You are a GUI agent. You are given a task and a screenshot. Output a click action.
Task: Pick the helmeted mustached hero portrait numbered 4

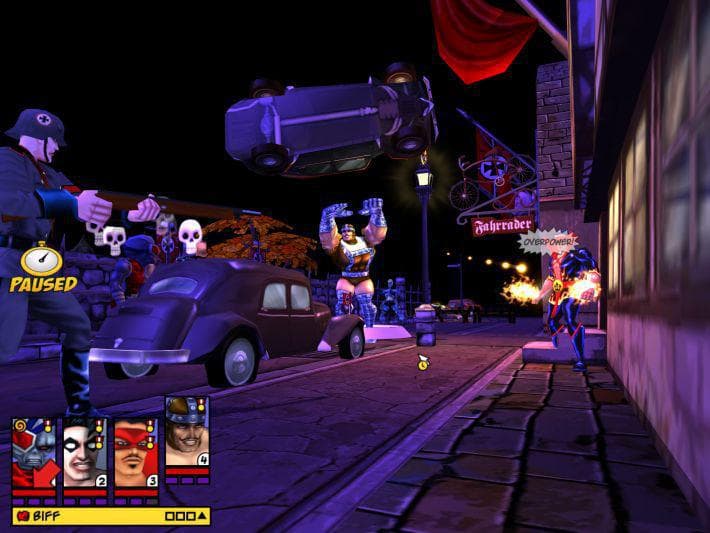[x=187, y=429]
